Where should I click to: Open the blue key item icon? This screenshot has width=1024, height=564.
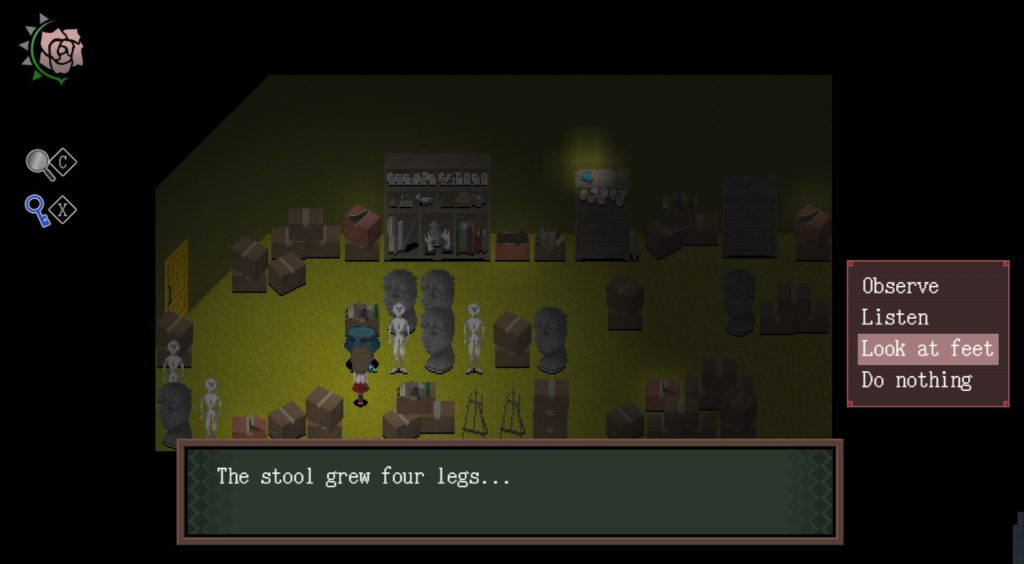pos(38,210)
